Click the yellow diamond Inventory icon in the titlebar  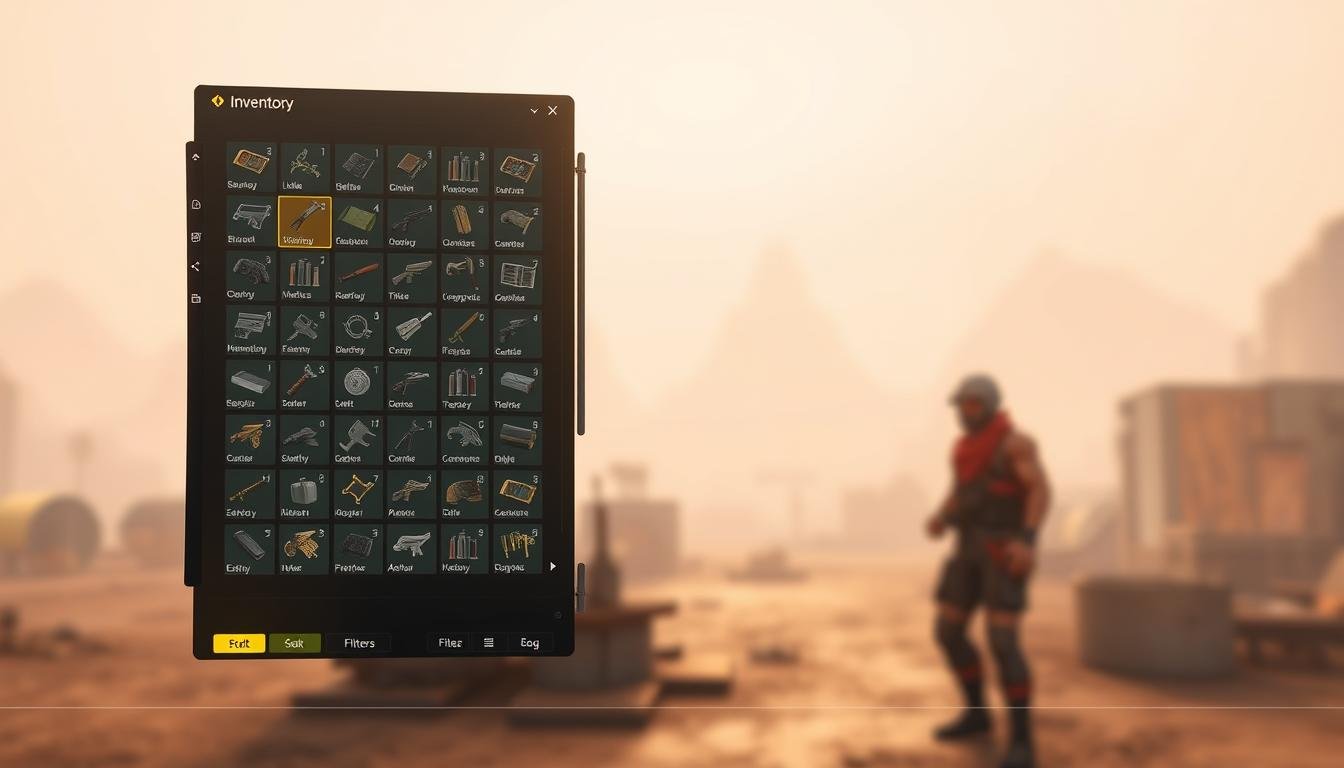coord(217,101)
